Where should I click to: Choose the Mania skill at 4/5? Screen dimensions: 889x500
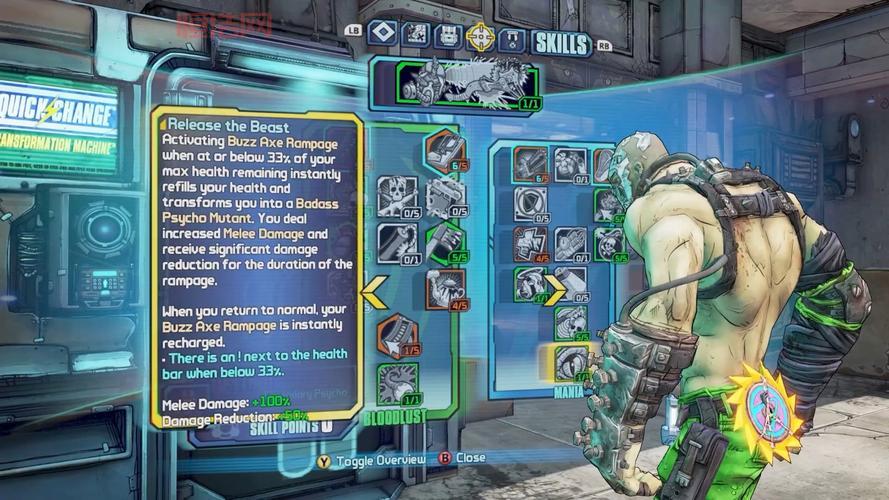[x=531, y=244]
